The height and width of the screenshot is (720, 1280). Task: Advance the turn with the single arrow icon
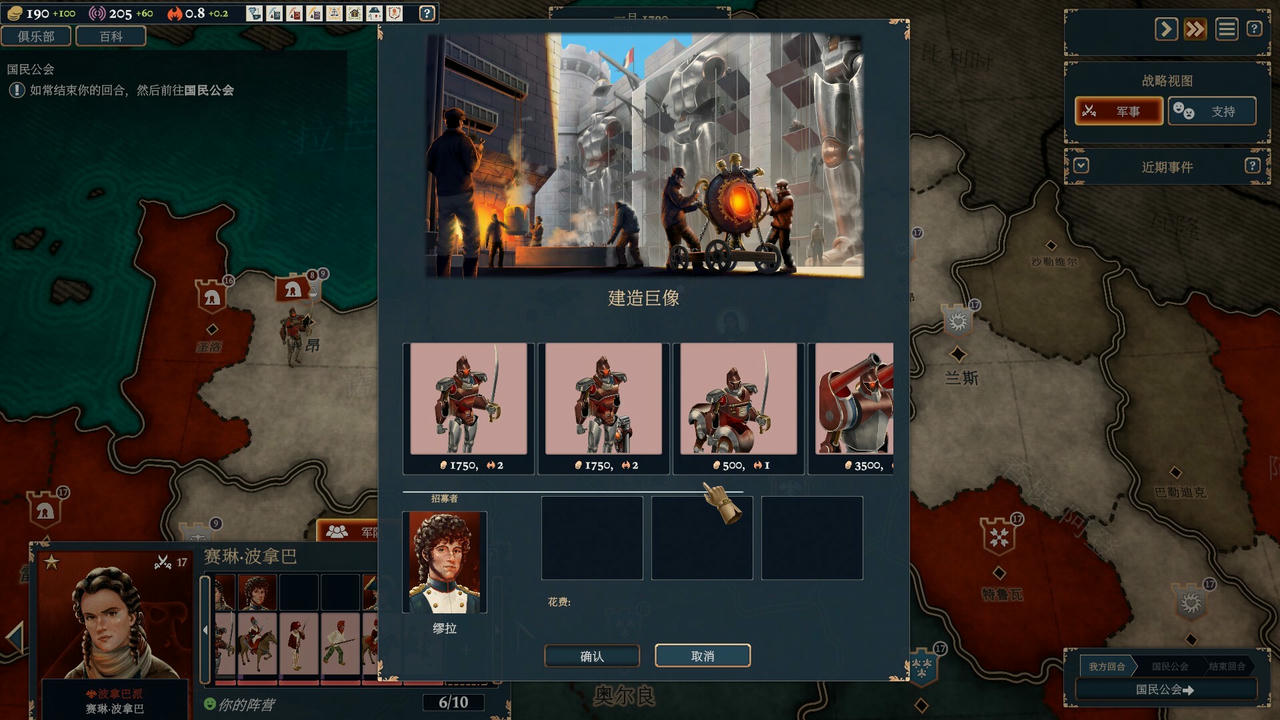point(1165,29)
